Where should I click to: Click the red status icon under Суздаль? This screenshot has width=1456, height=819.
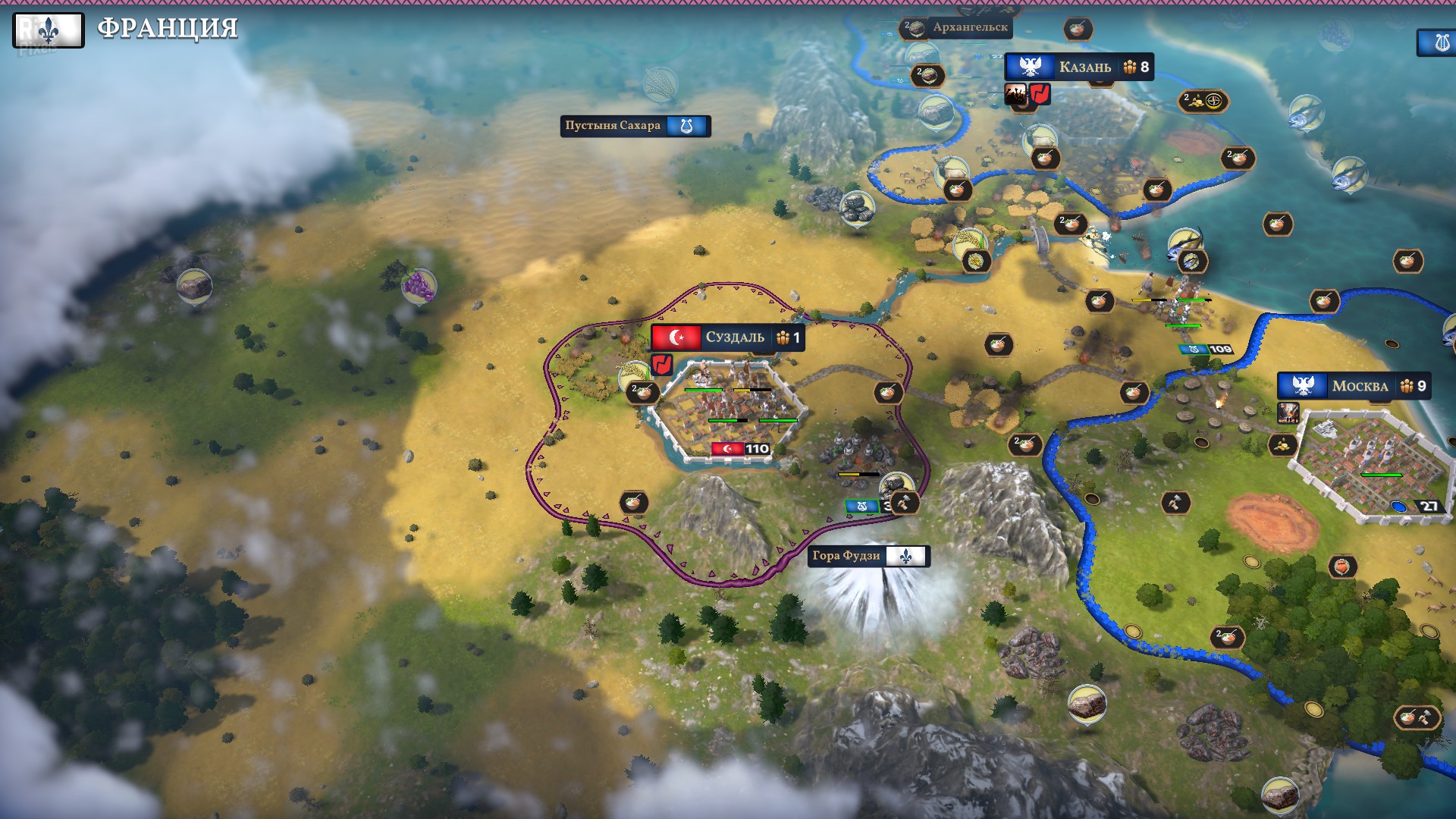point(662,365)
